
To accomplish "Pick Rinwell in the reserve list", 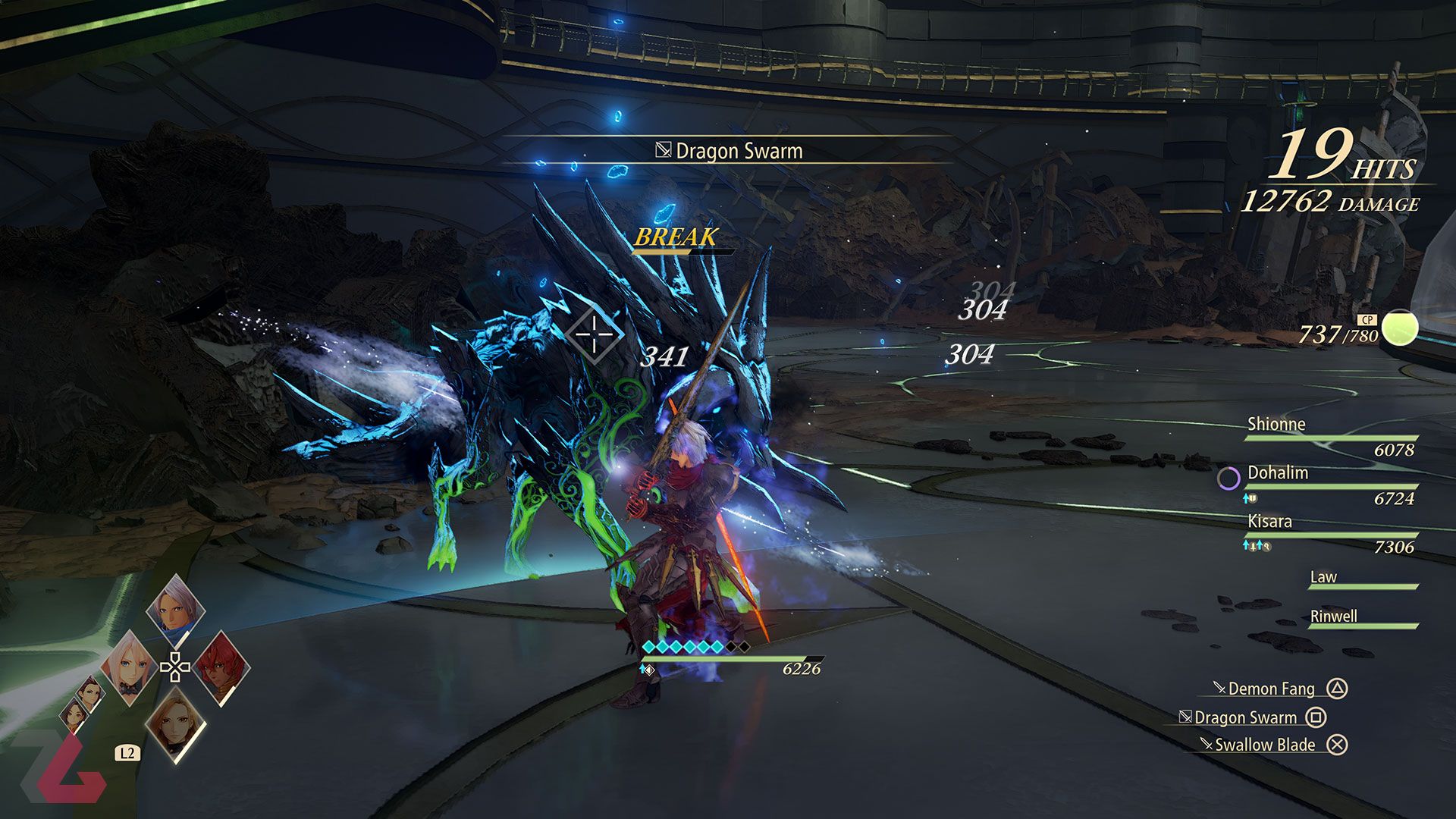I will pyautogui.click(x=1362, y=617).
